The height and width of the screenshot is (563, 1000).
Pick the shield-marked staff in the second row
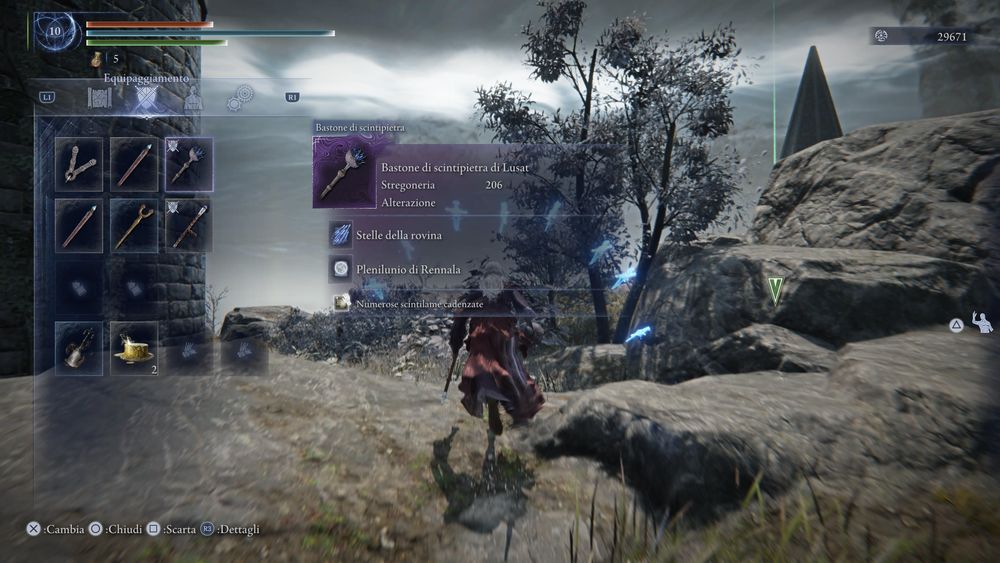(189, 225)
